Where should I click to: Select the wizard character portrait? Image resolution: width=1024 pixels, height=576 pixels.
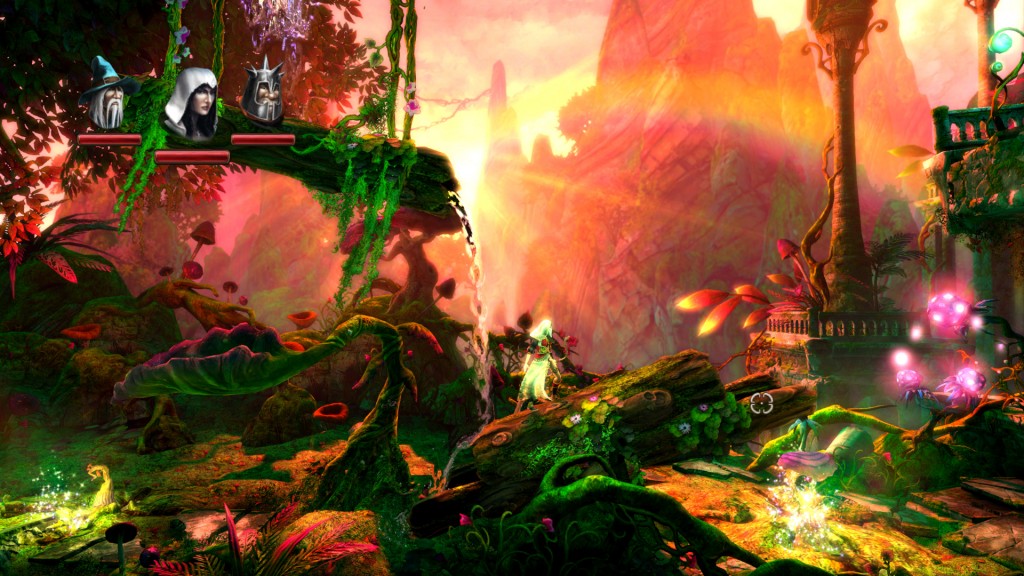[108, 95]
